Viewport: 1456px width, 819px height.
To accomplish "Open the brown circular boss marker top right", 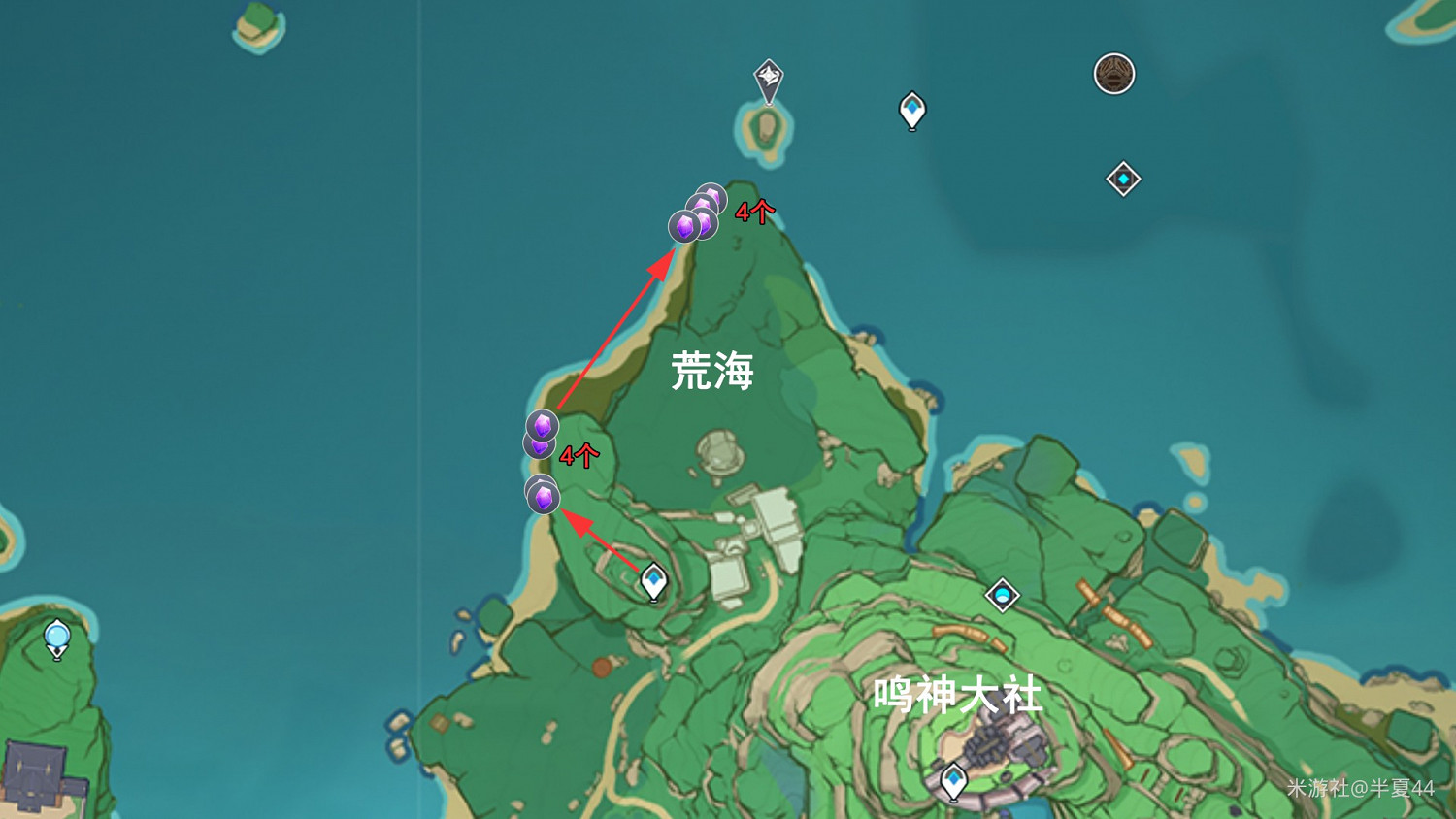I will 1112,72.
